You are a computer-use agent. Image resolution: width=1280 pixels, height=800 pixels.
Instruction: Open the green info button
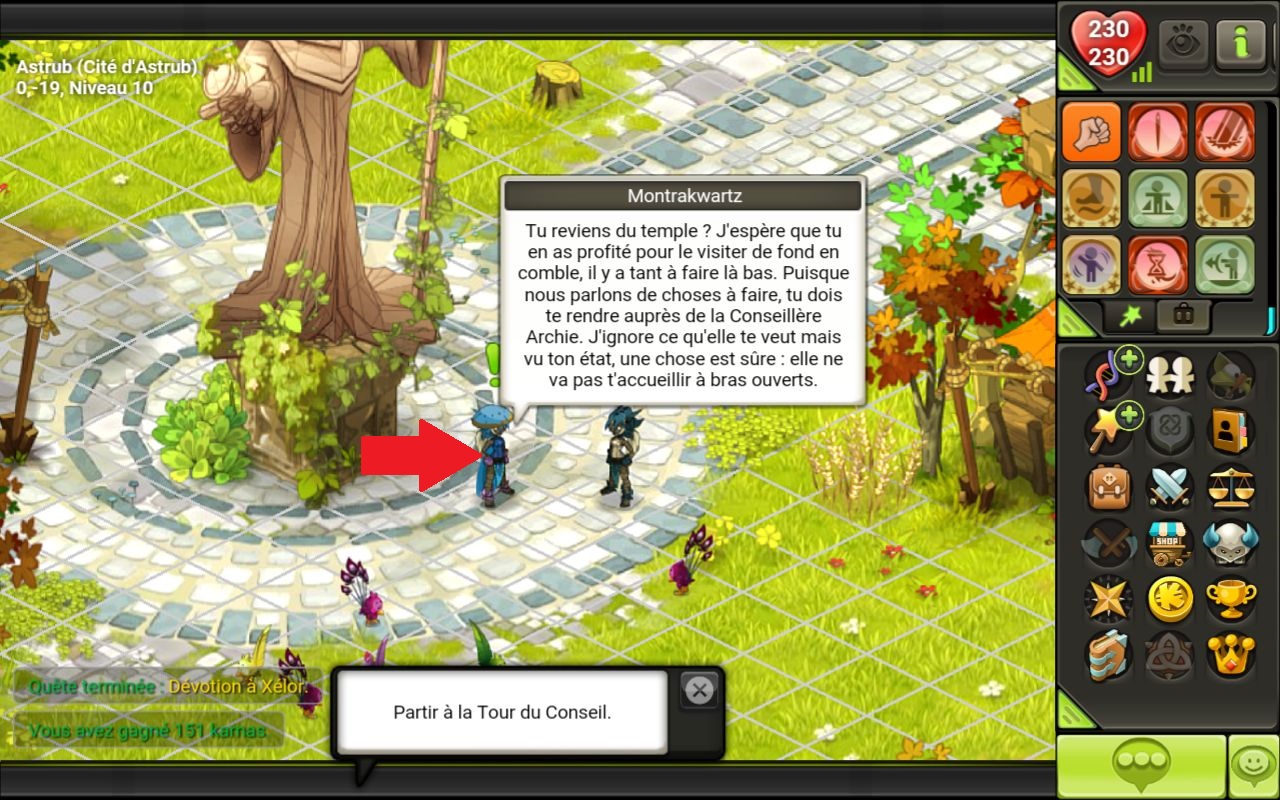(x=1242, y=44)
